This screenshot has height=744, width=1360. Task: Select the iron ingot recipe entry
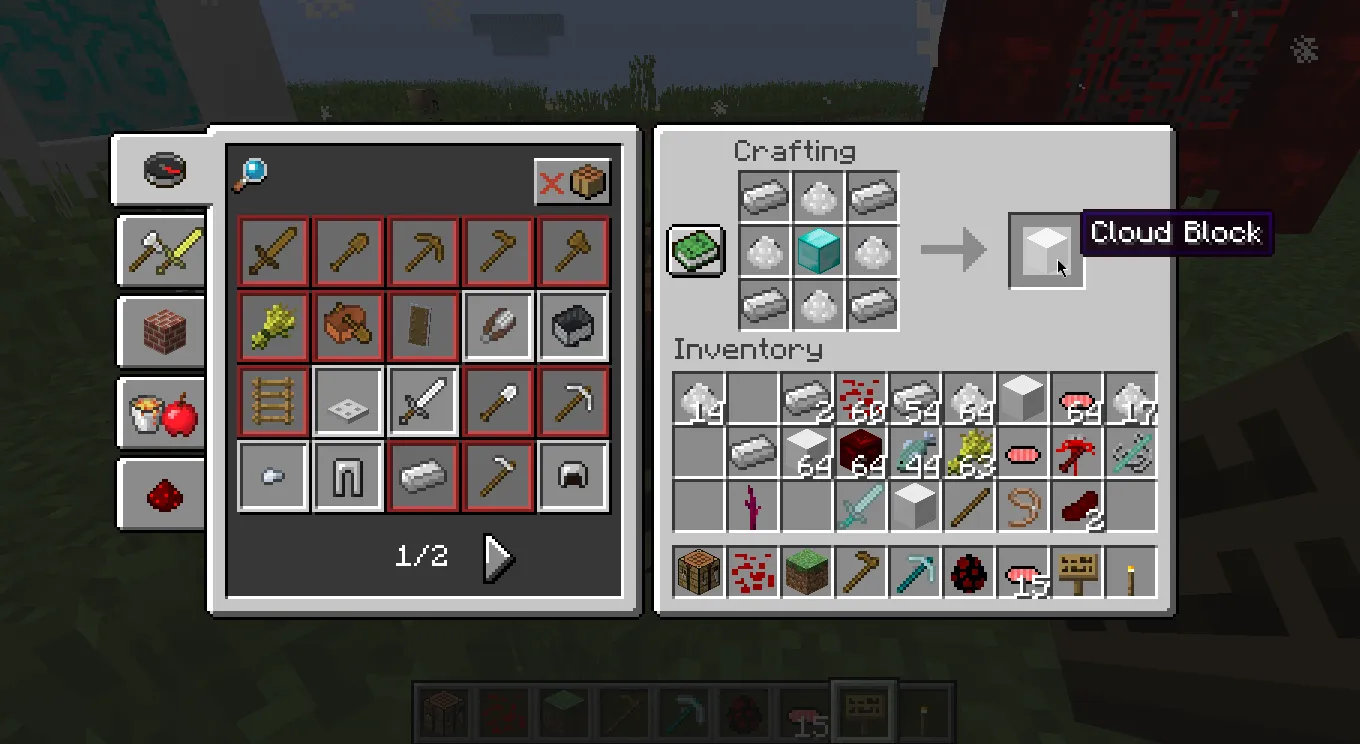coord(422,476)
